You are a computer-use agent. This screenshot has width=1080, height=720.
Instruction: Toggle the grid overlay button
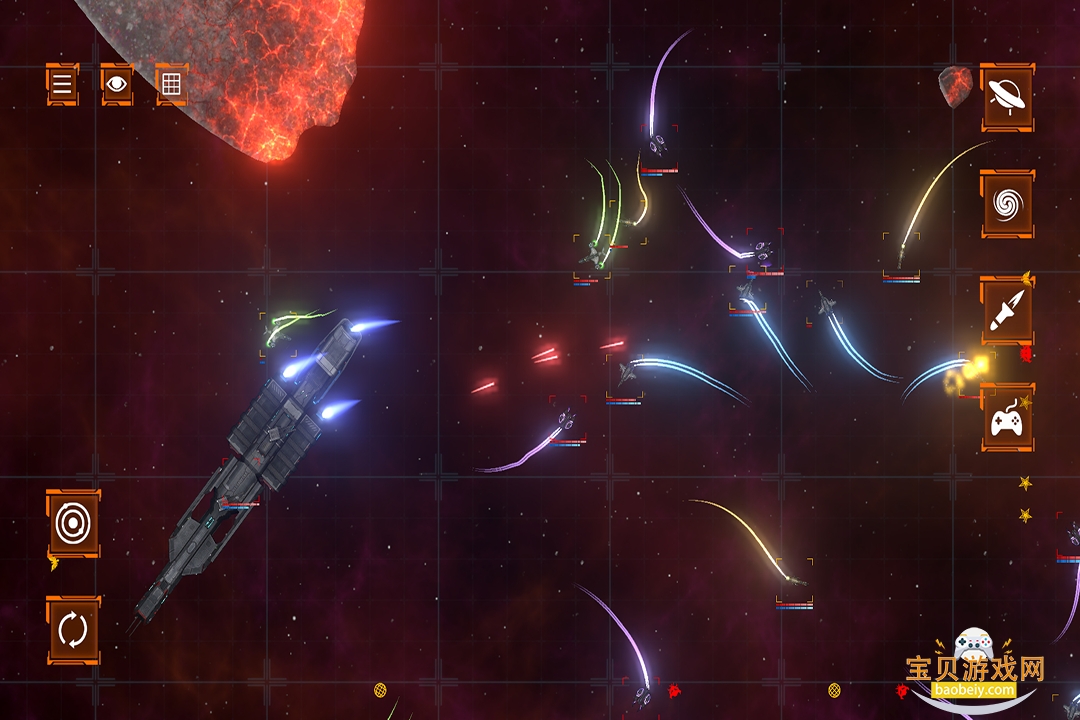point(171,84)
